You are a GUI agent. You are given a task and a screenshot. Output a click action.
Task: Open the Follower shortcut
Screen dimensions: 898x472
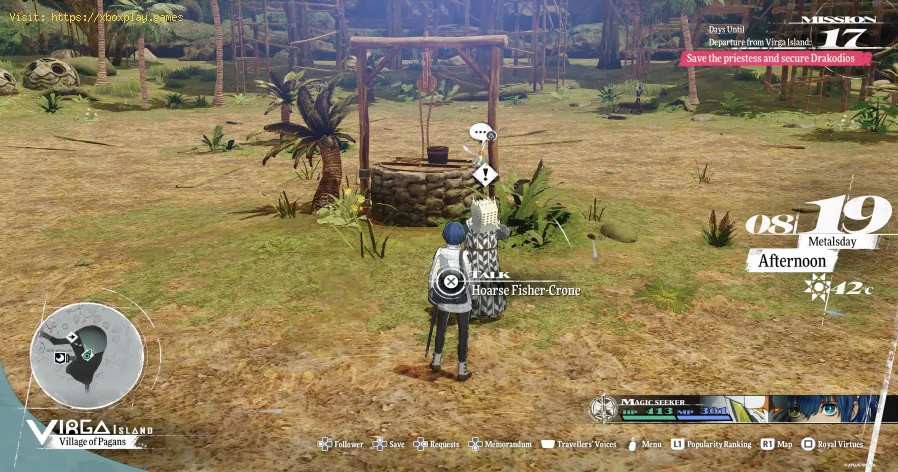click(340, 444)
